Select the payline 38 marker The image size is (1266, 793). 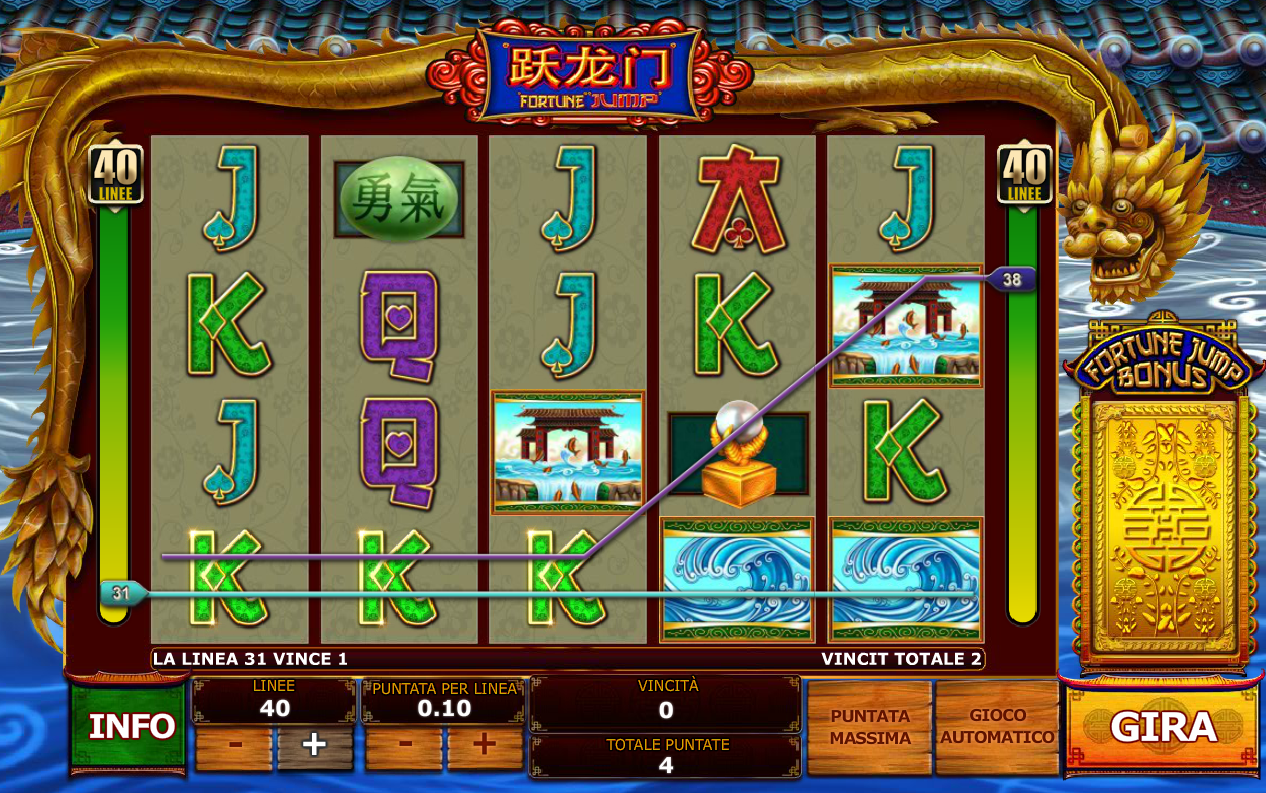pyautogui.click(x=1011, y=280)
